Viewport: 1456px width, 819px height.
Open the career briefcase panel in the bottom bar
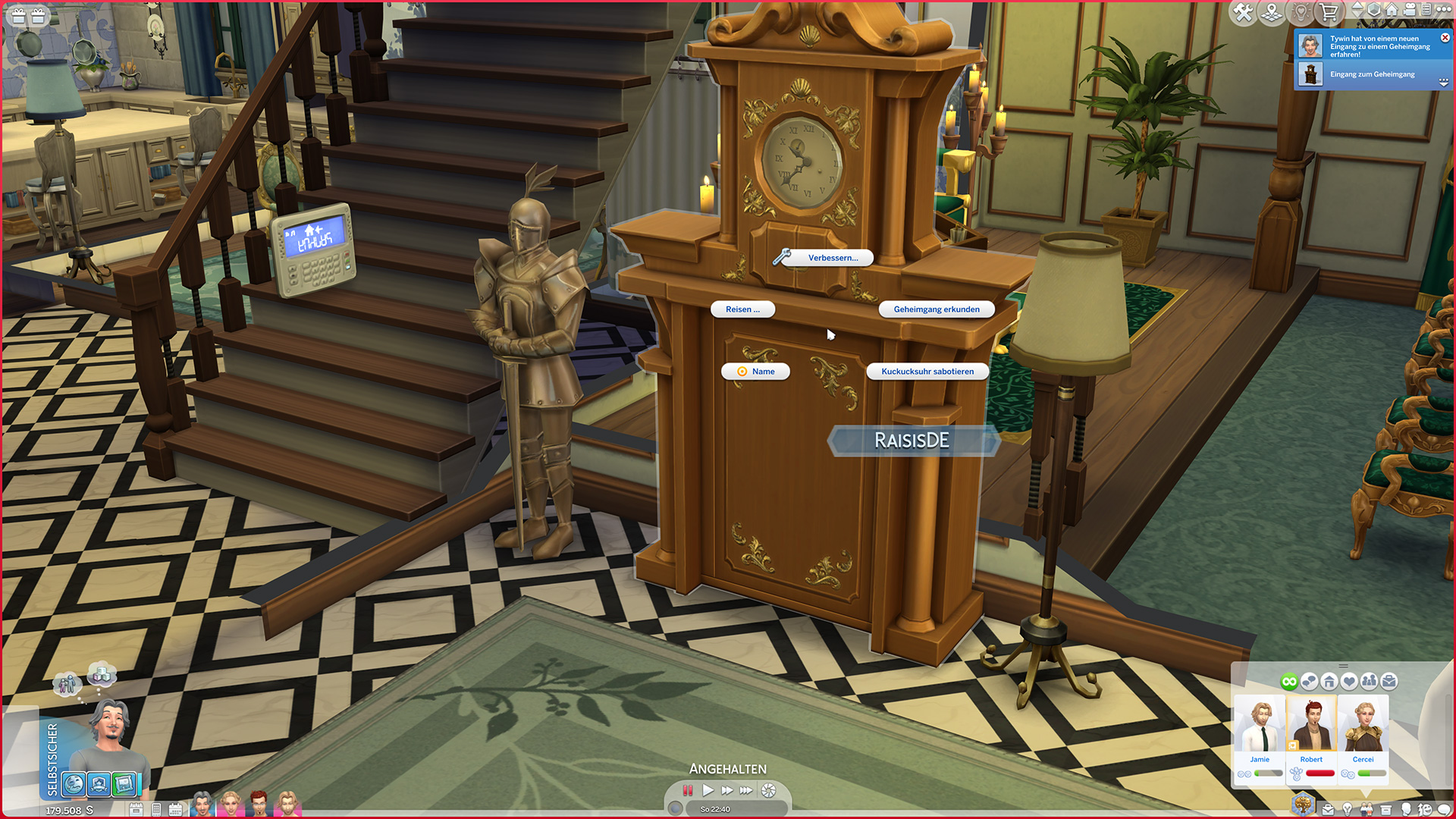[x=1328, y=810]
